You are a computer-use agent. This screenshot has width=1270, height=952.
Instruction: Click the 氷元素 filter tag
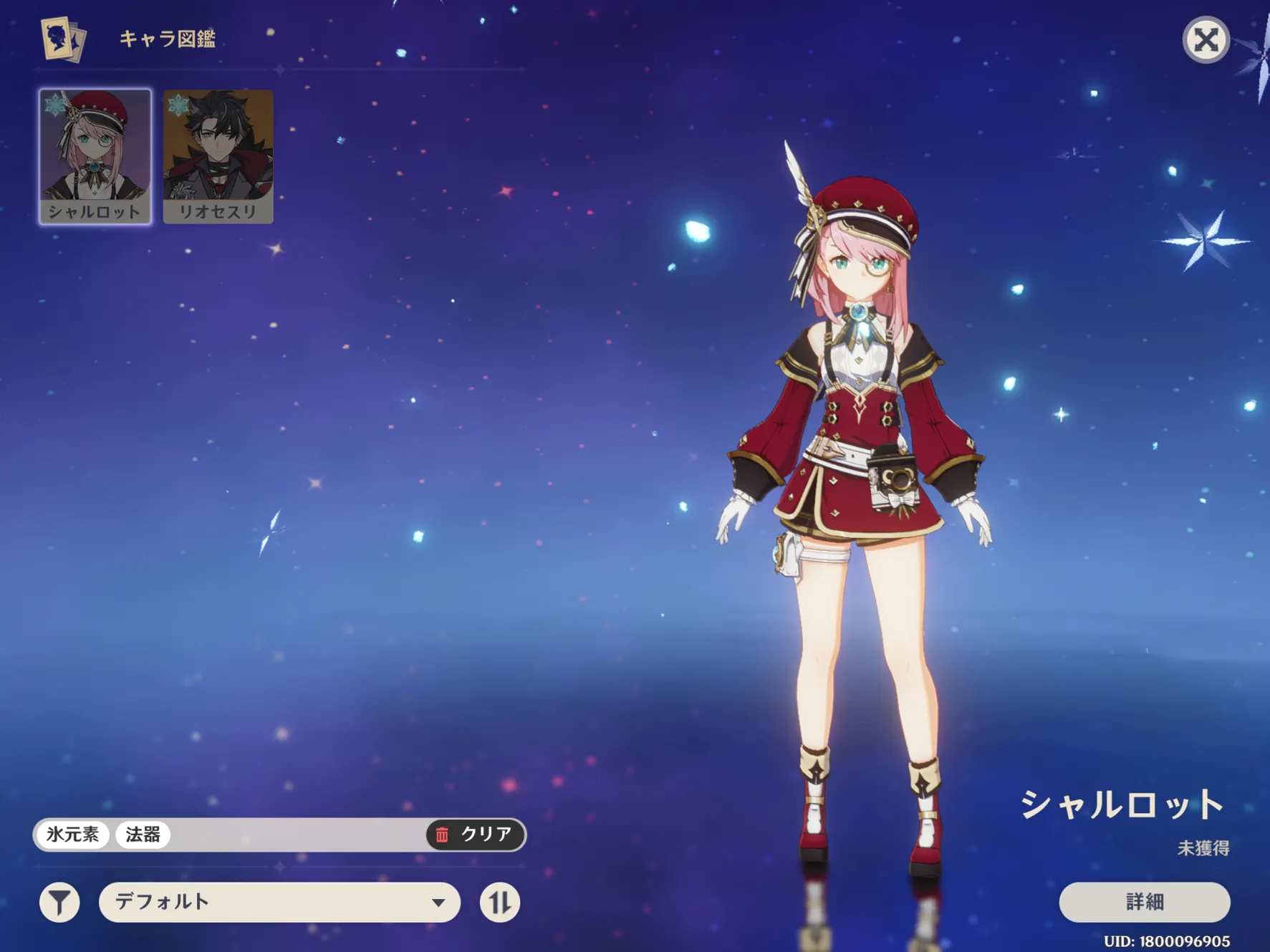(73, 835)
